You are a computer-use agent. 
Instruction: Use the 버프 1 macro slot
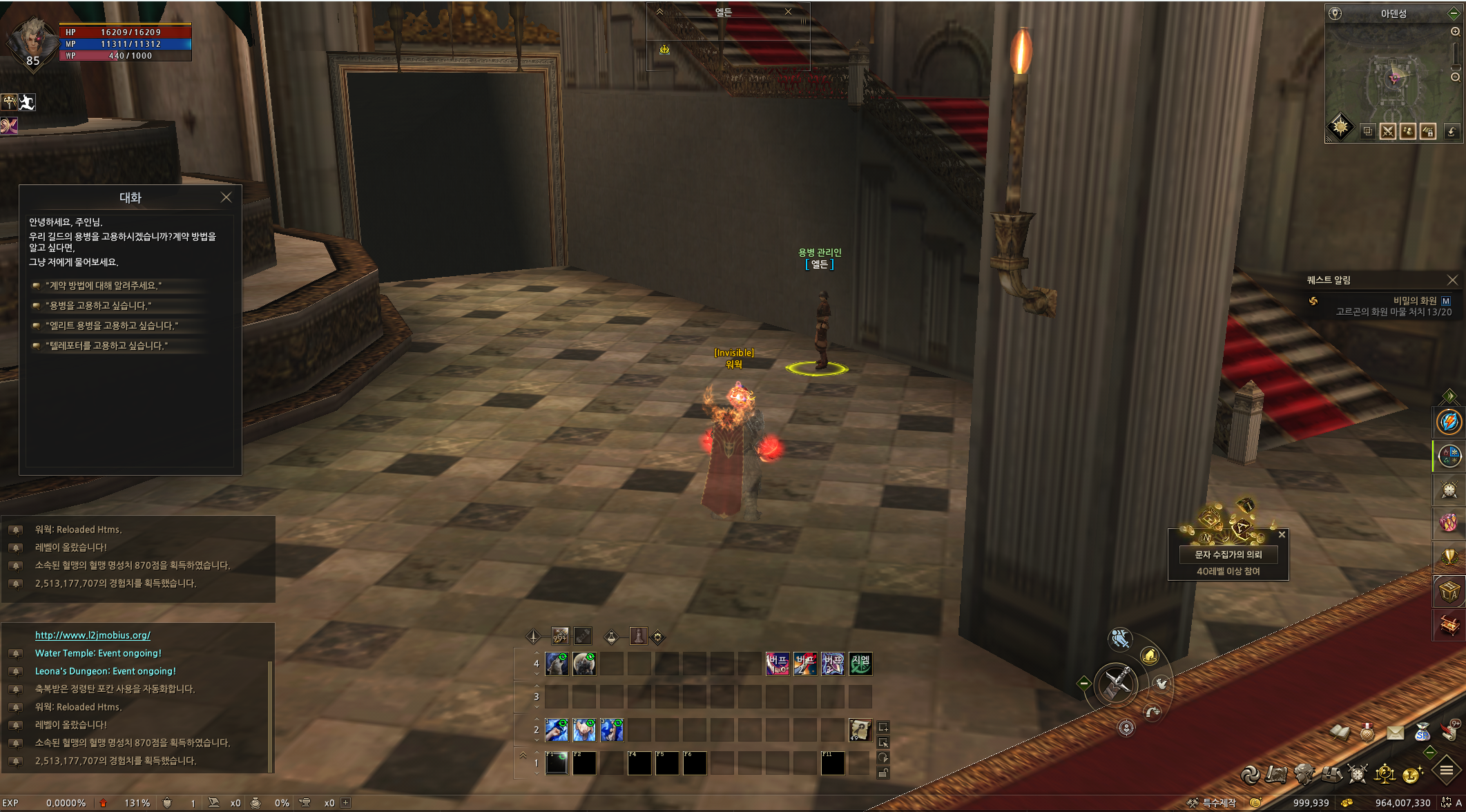[x=778, y=664]
